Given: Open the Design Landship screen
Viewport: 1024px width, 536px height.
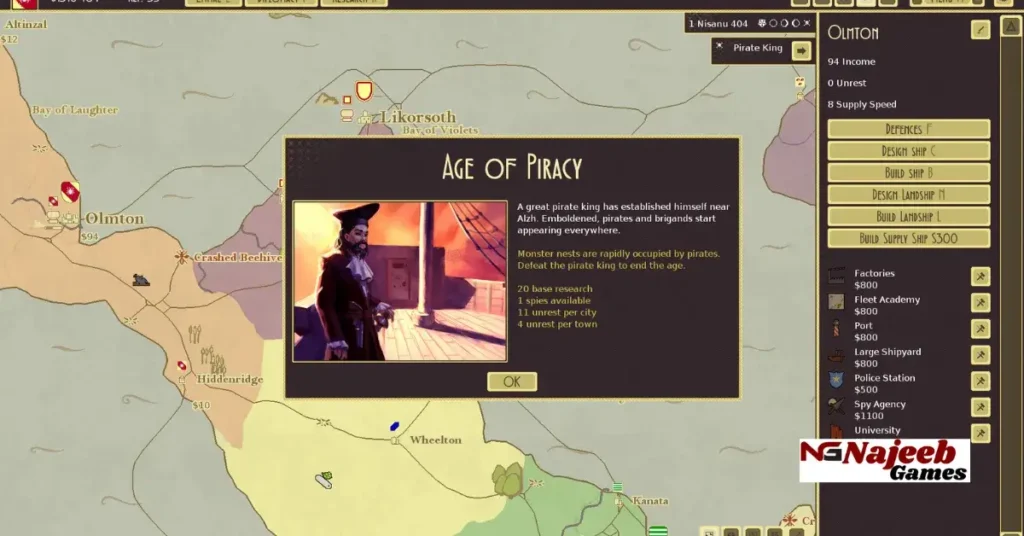Looking at the screenshot, I should (x=908, y=195).
